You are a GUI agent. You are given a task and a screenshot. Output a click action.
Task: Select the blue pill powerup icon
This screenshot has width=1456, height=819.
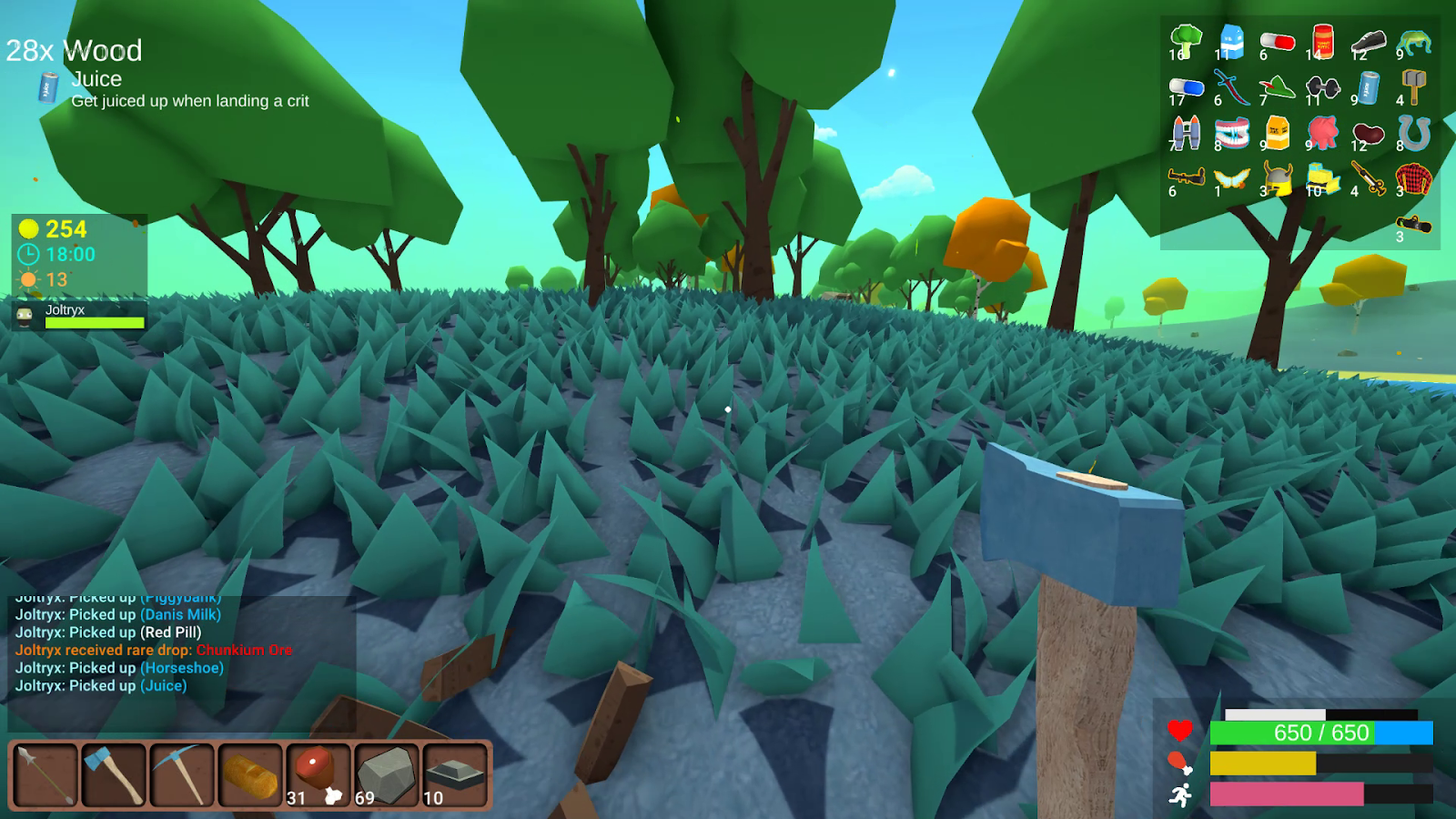pos(1186,88)
